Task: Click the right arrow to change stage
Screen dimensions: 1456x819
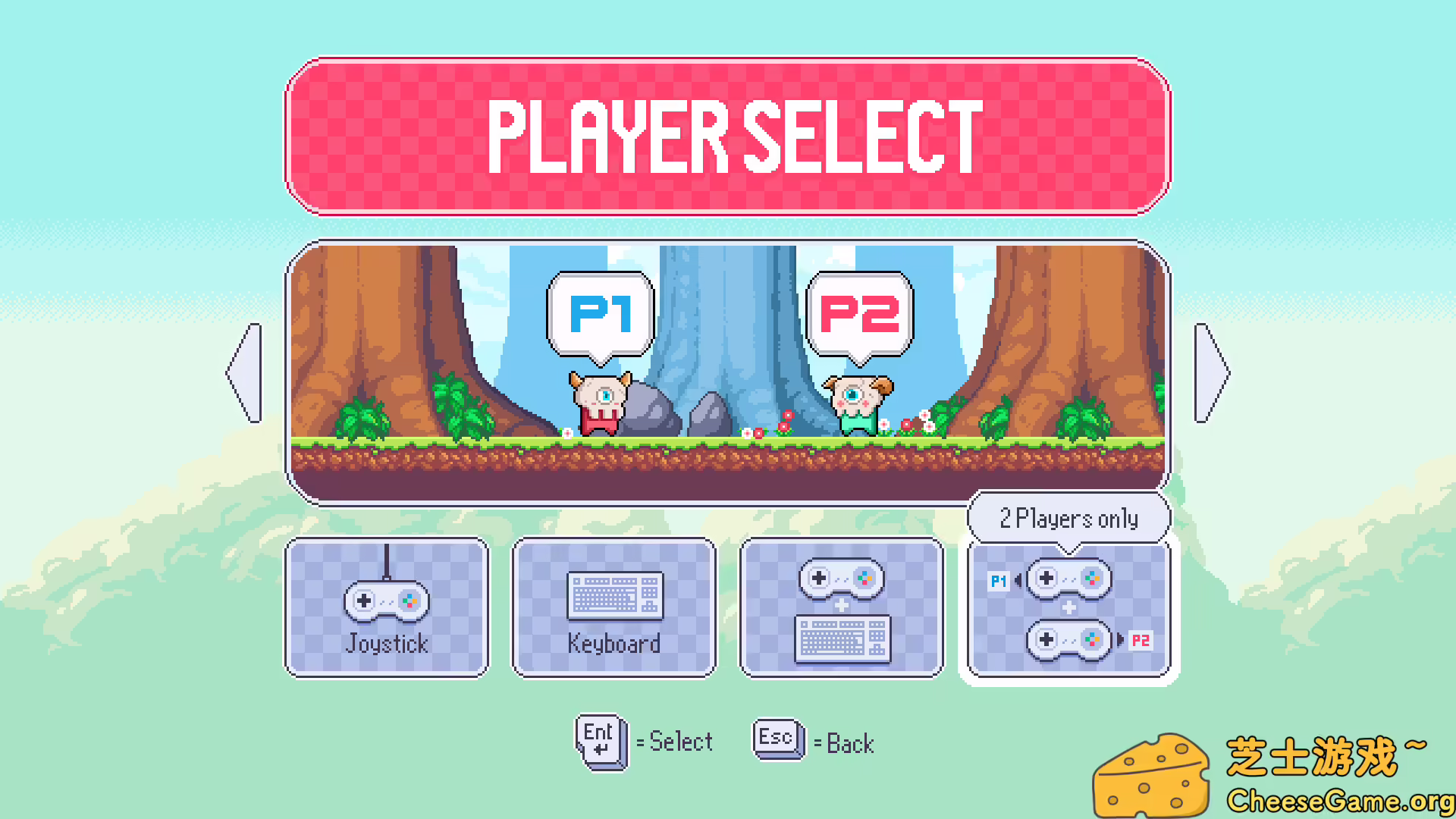Action: (1211, 372)
